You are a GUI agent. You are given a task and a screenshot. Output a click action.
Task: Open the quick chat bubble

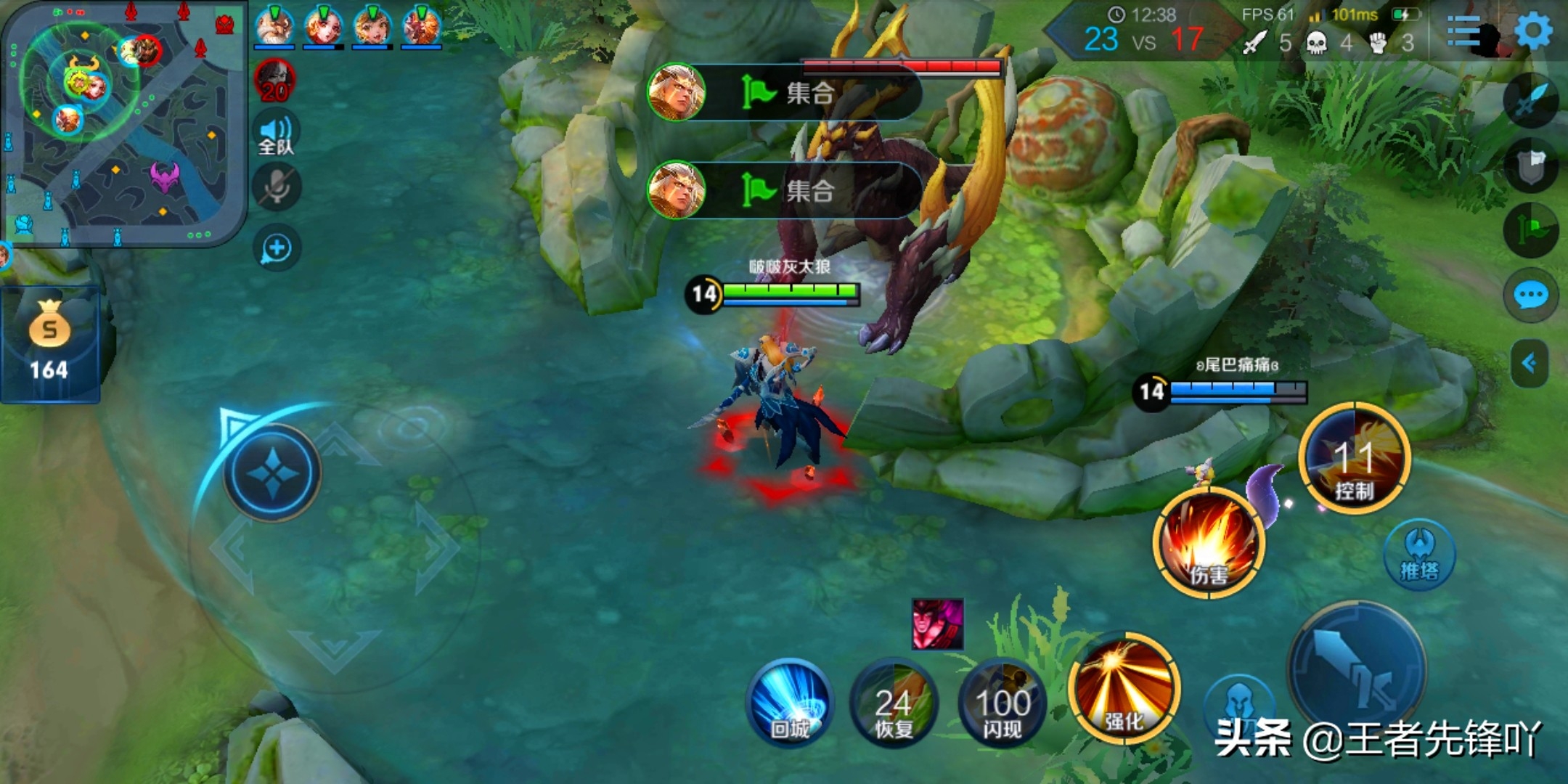coord(1530,295)
